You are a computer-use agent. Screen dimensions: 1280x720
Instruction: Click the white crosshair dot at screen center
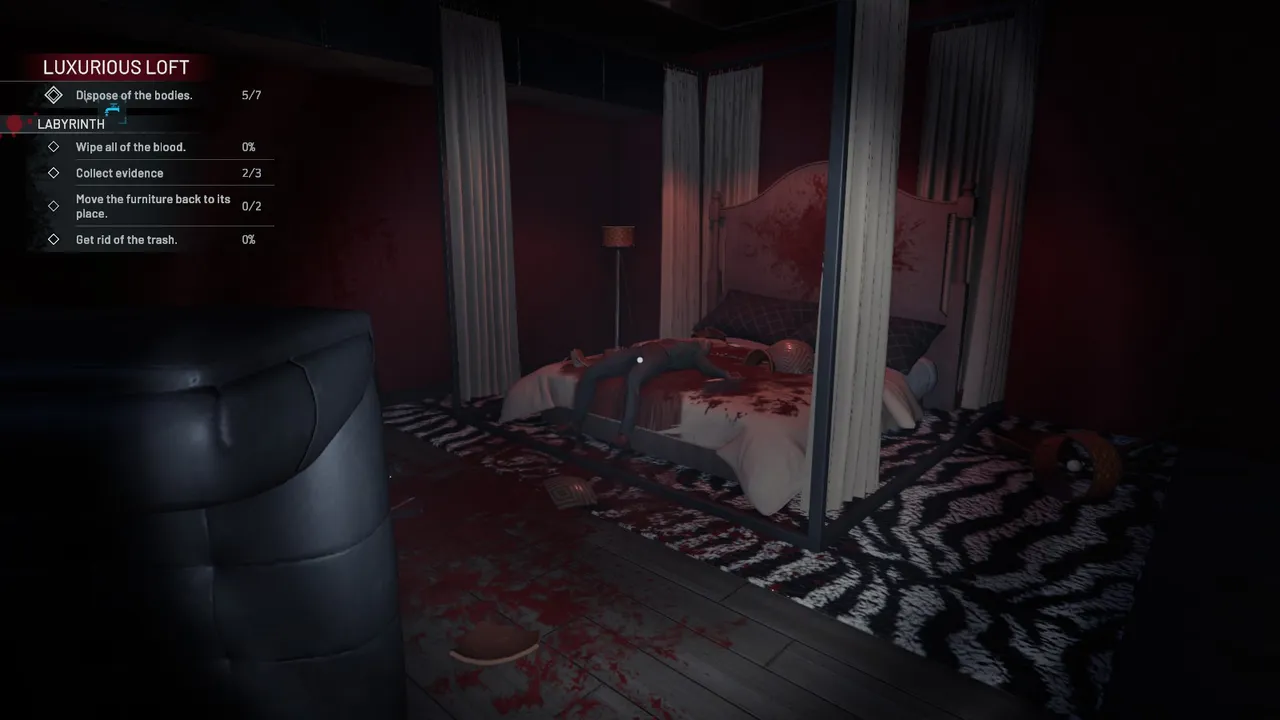coord(640,360)
